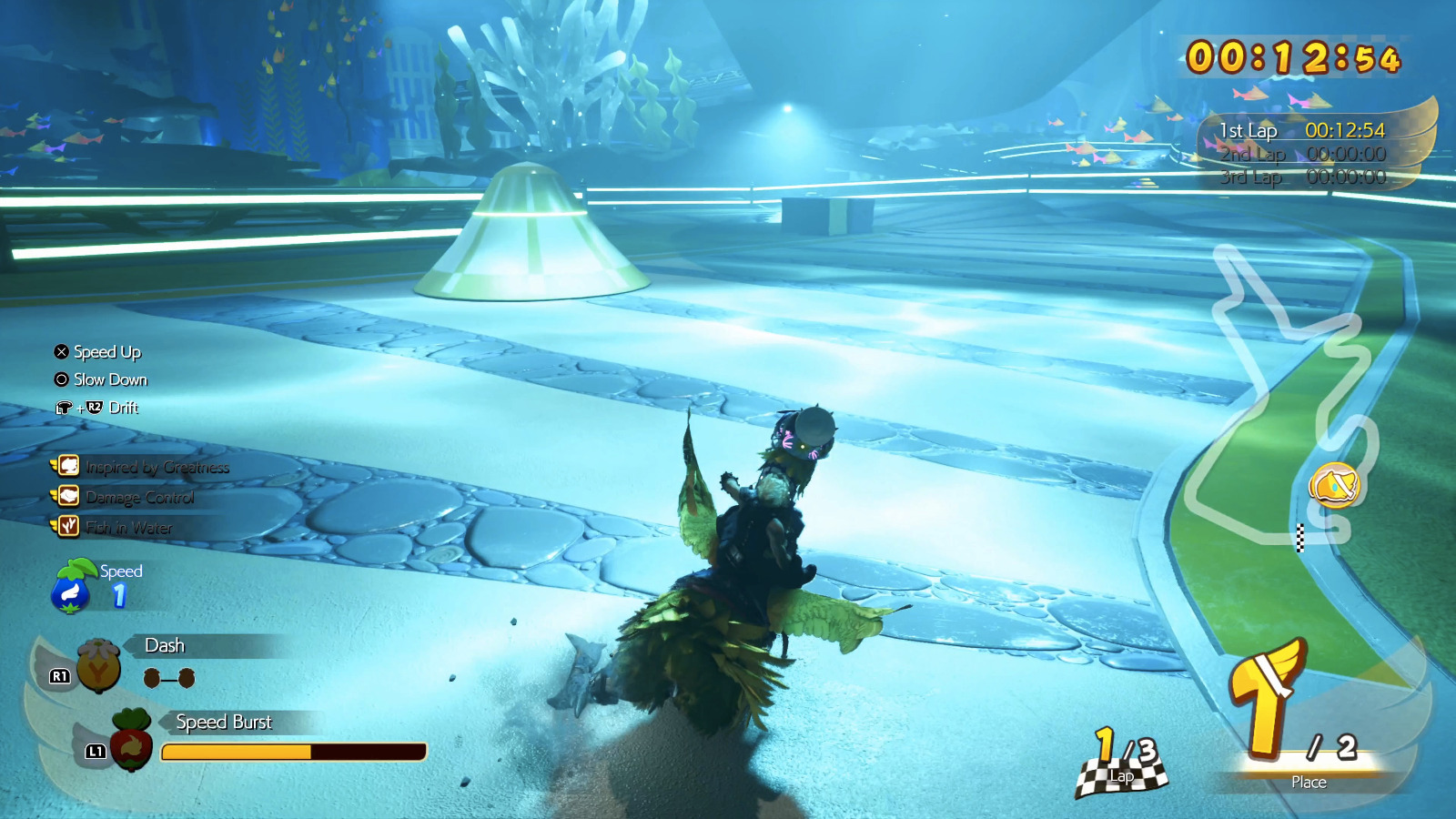Trigger the Speed Burst fruit icon
This screenshot has width=1456, height=819.
click(131, 740)
